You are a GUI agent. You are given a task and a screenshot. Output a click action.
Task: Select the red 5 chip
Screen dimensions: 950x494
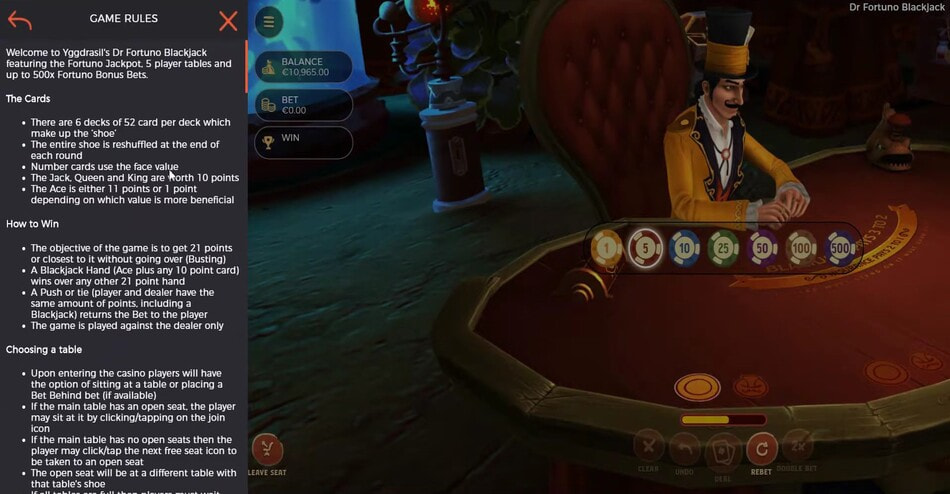pyautogui.click(x=645, y=247)
